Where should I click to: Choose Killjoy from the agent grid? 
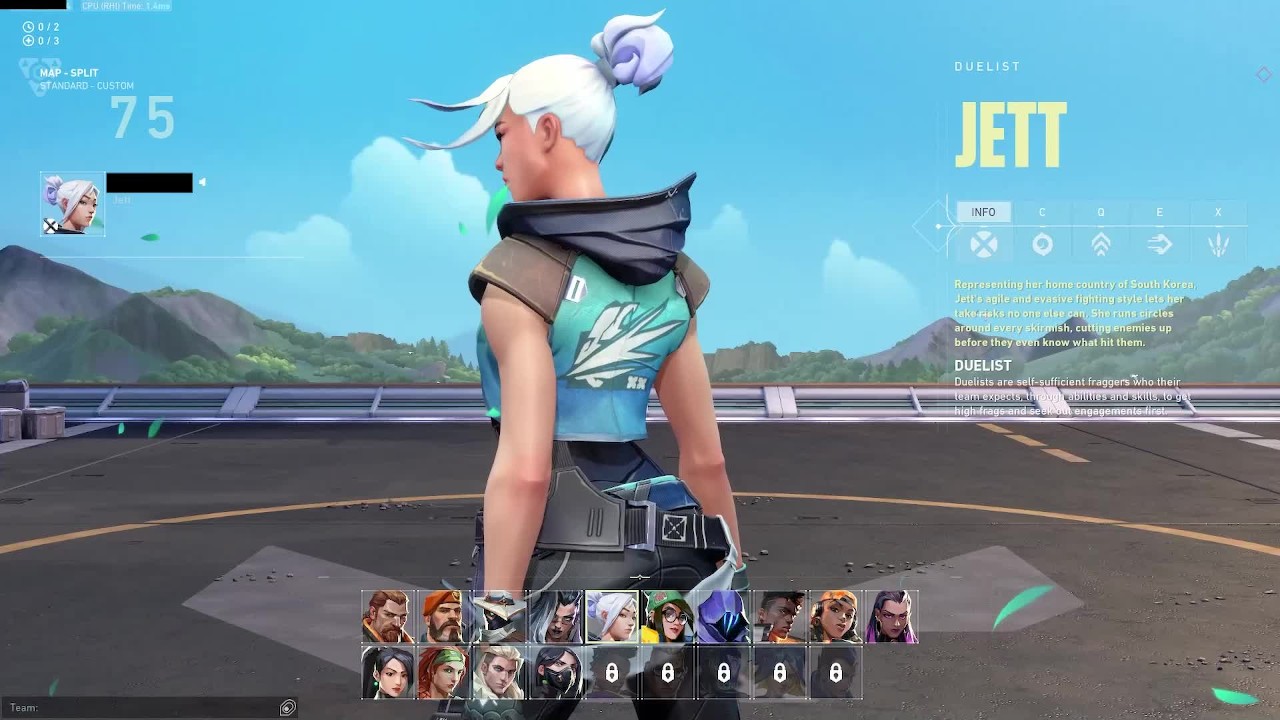(x=668, y=617)
